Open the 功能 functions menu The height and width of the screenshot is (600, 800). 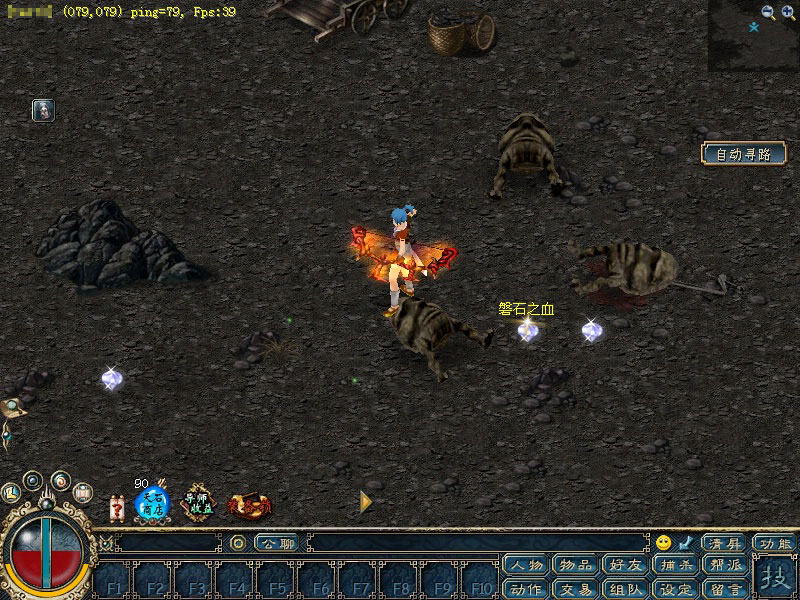coord(776,543)
